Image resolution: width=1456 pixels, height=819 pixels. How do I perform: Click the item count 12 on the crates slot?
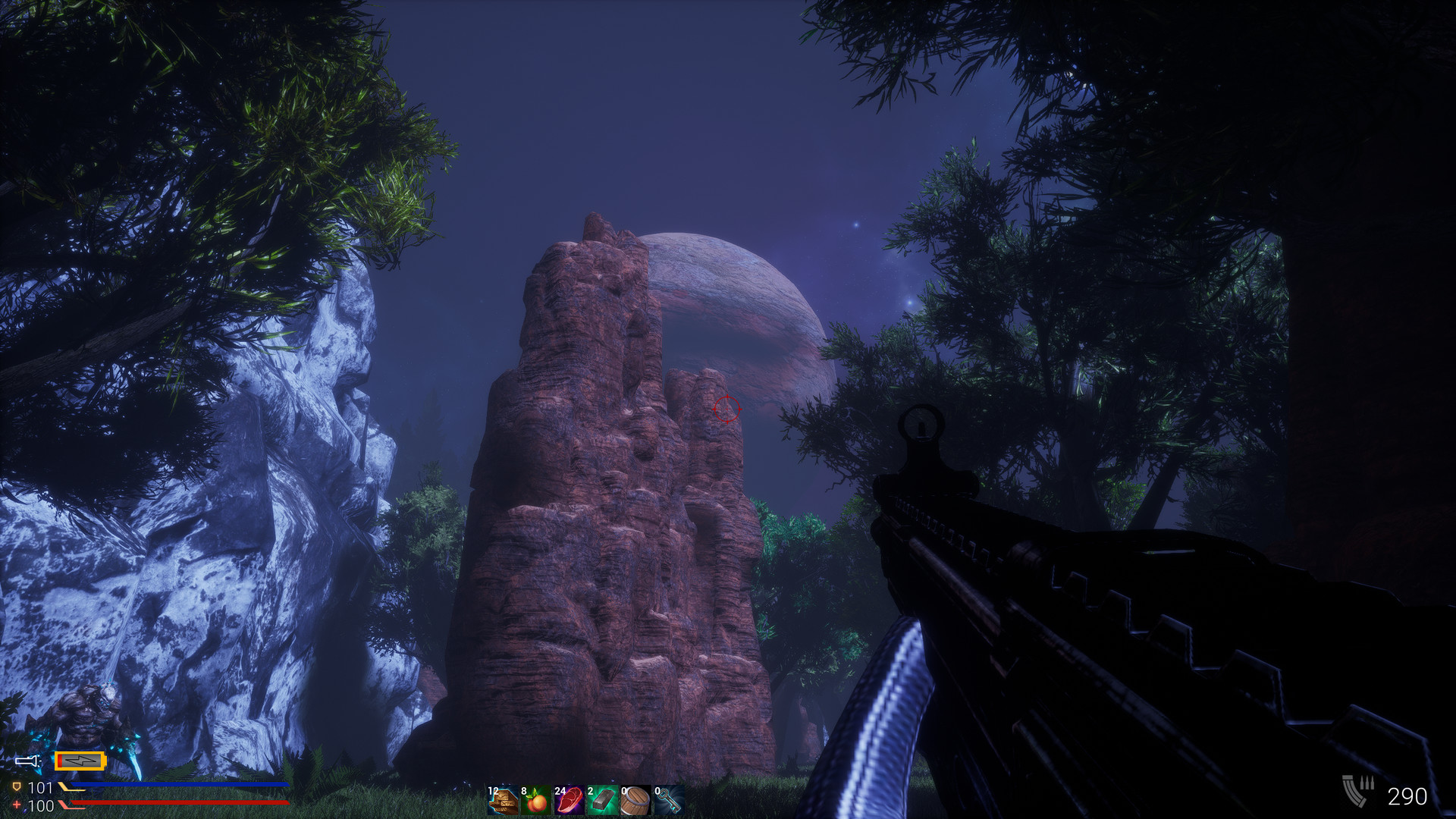493,790
